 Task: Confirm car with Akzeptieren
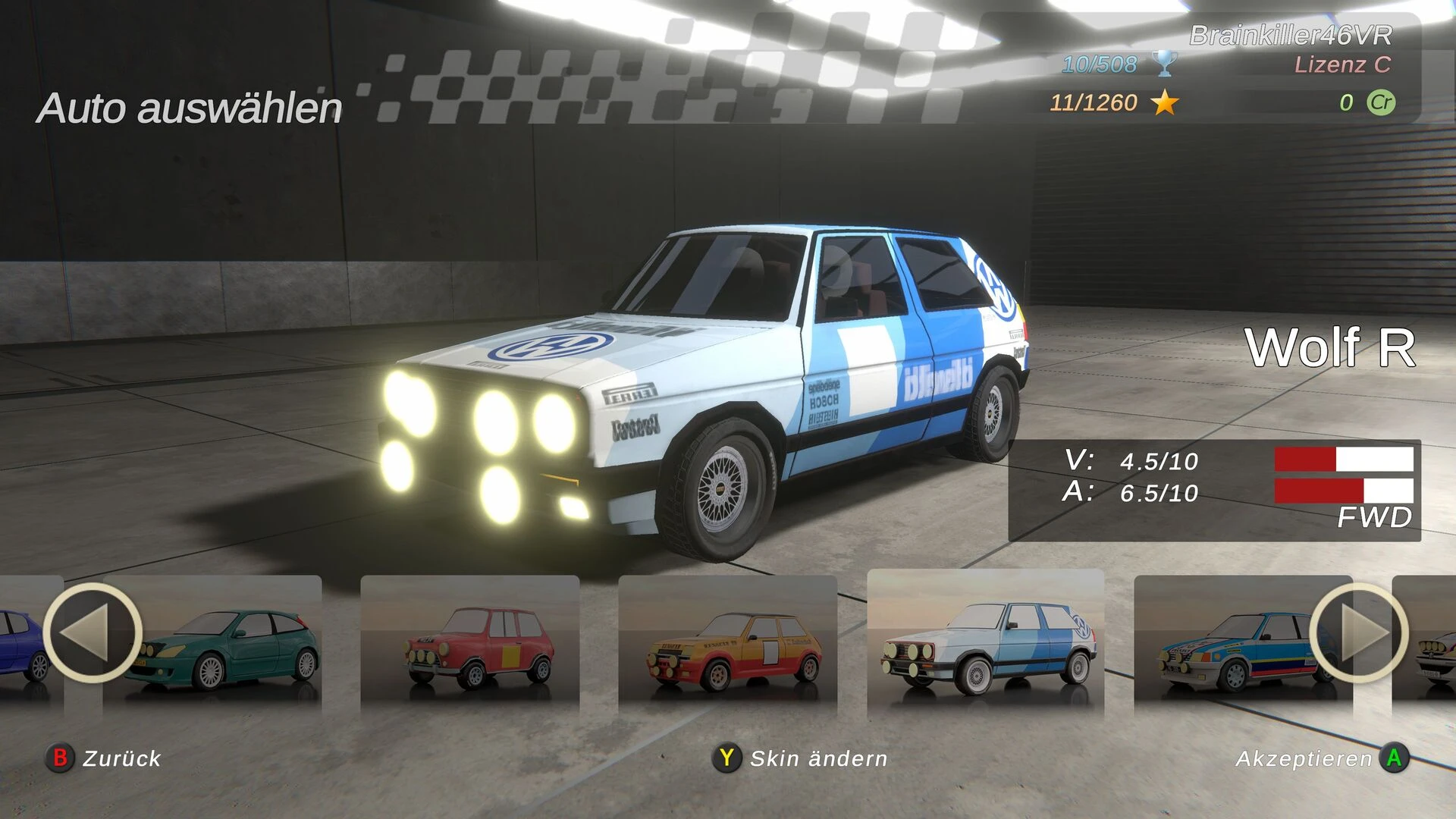tap(1321, 758)
